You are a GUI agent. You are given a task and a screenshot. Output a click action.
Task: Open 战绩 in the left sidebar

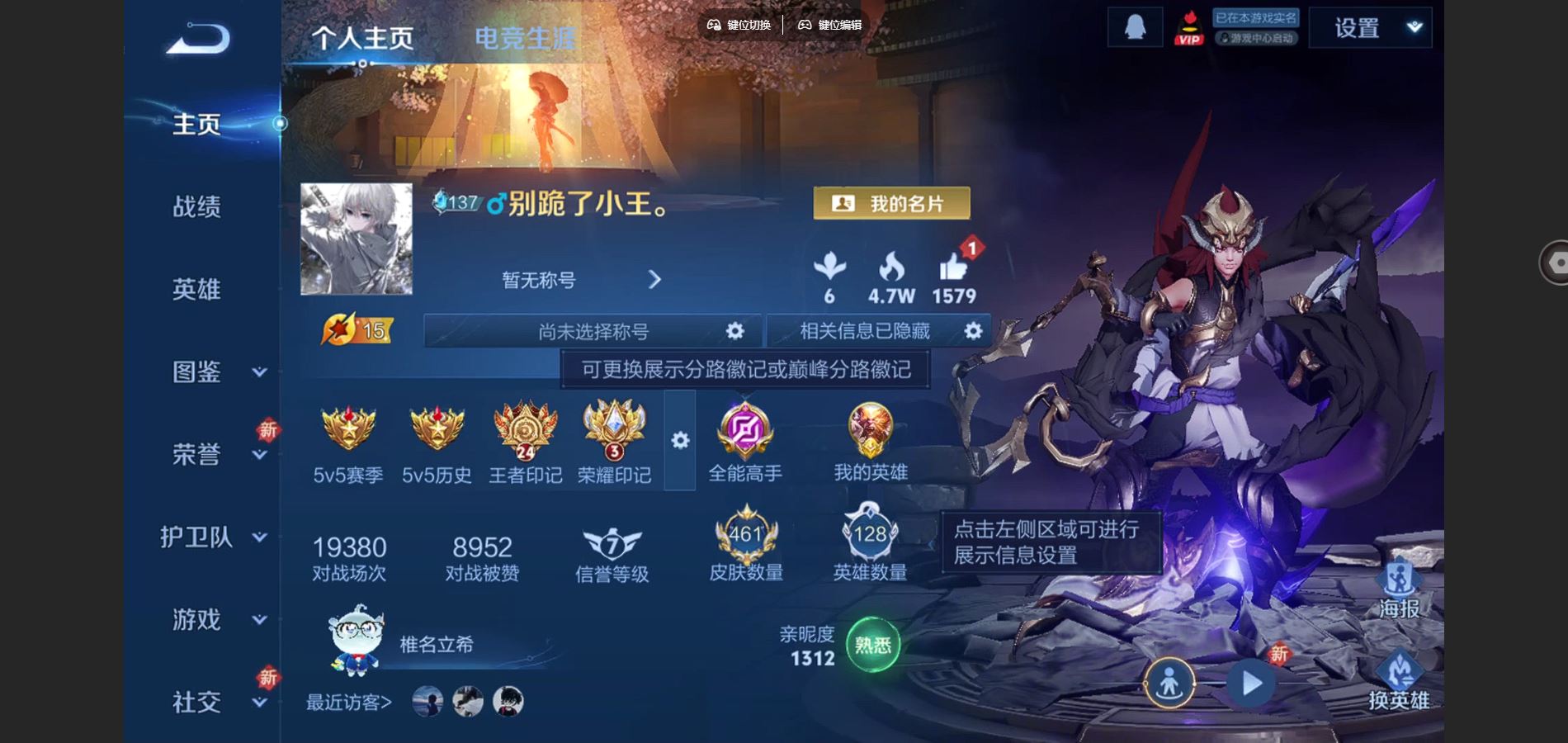198,207
